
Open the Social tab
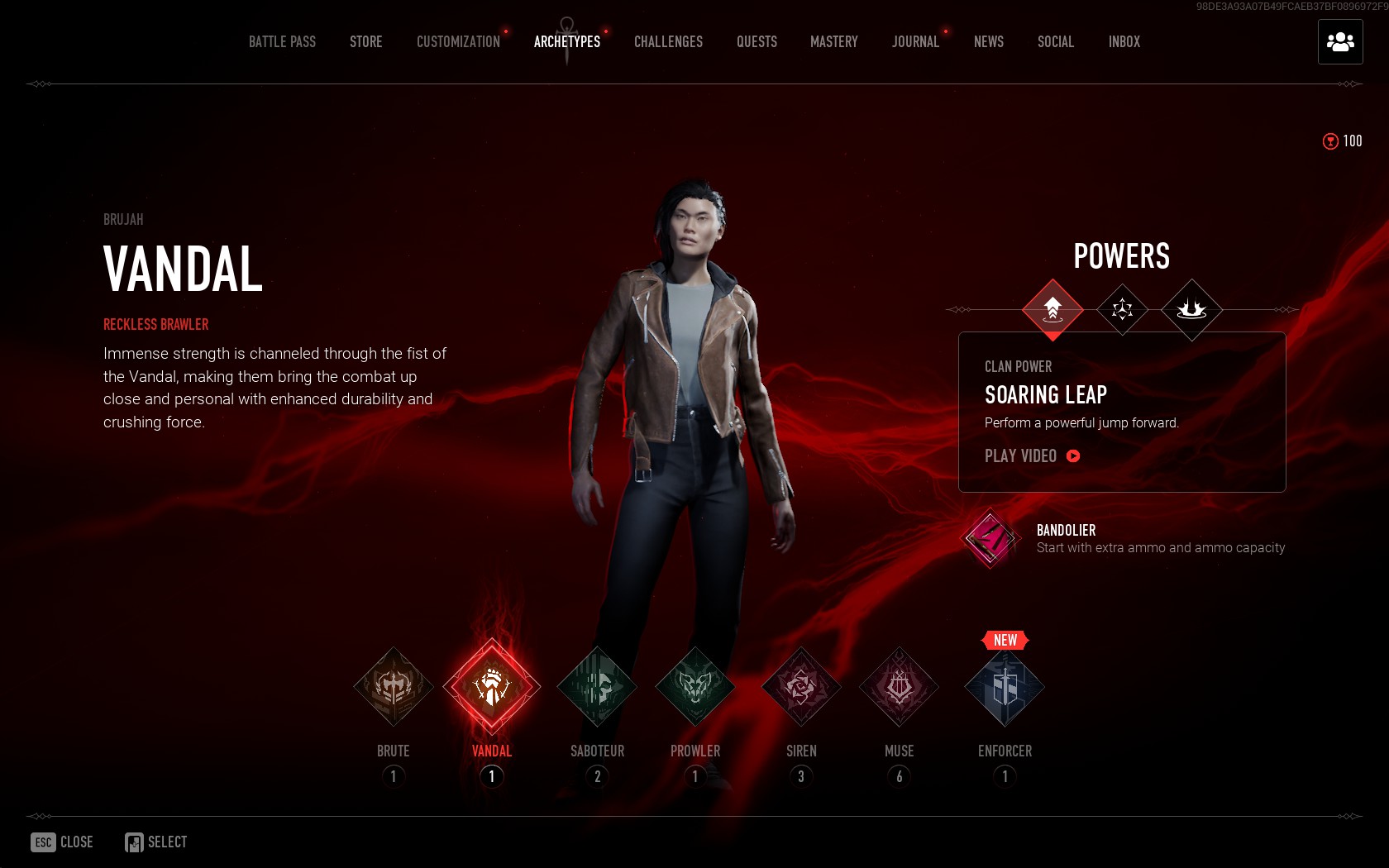(1056, 42)
